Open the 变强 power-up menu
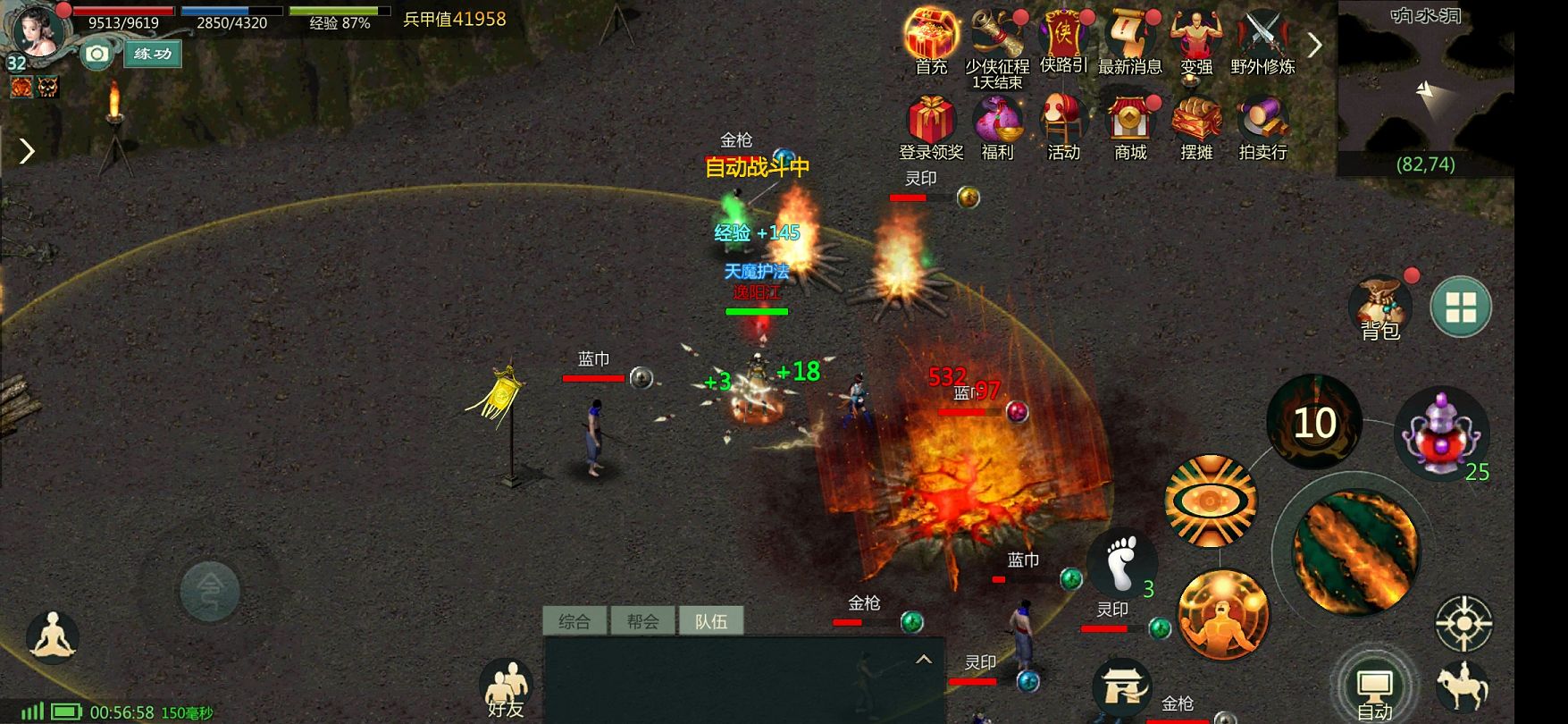Image resolution: width=1568 pixels, height=724 pixels. click(1196, 36)
